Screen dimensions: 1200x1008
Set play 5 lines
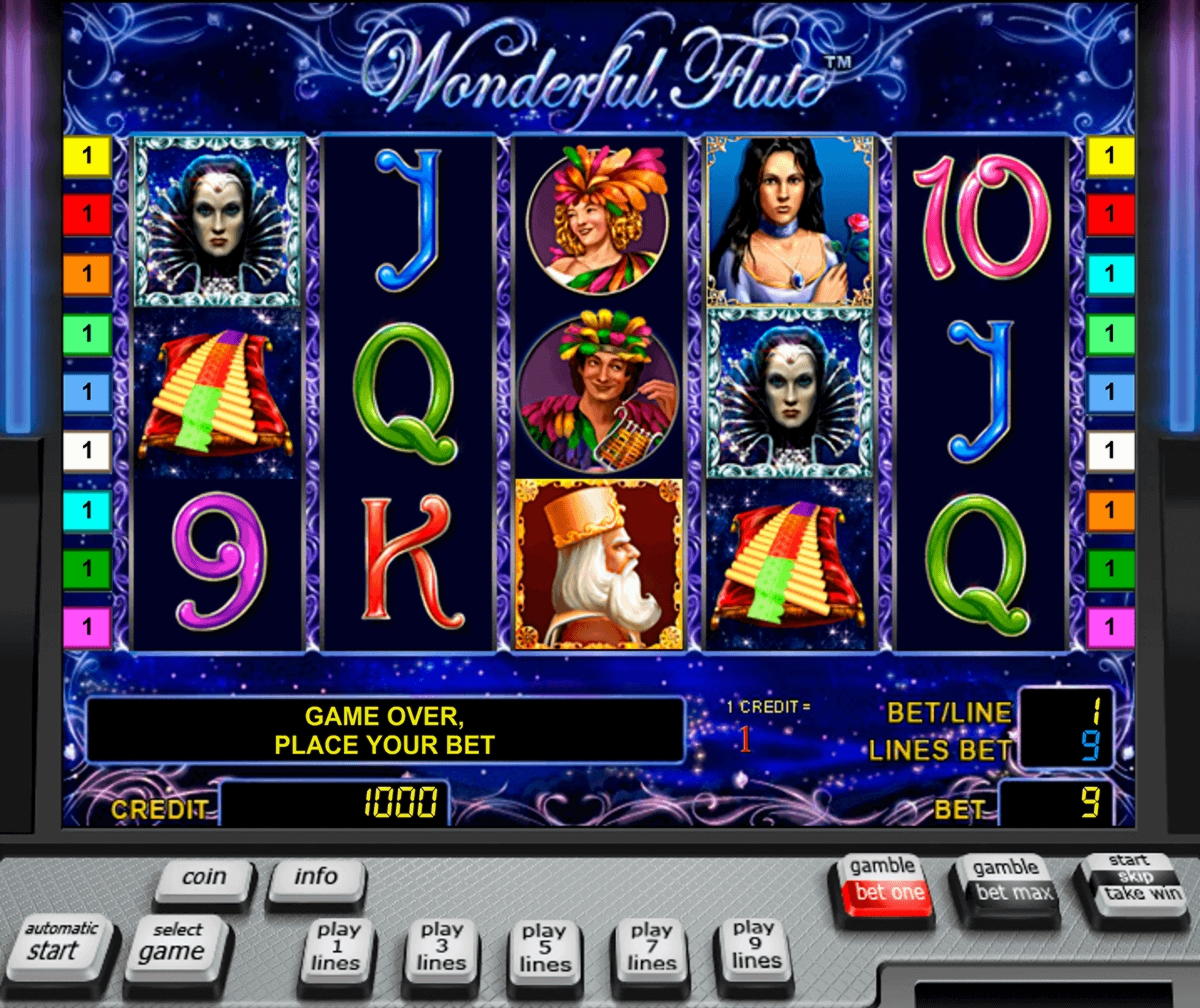tap(545, 950)
